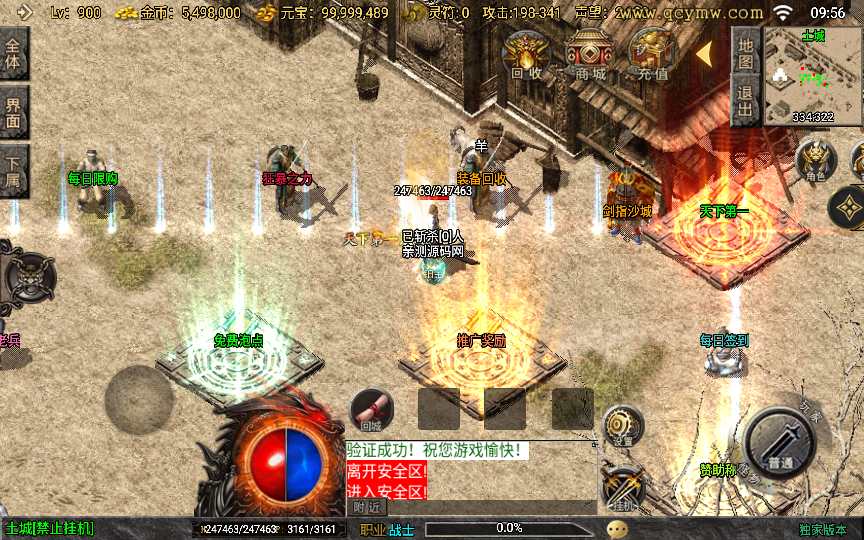Select the 界面 tab on left edge
The height and width of the screenshot is (540, 864).
click(x=13, y=112)
